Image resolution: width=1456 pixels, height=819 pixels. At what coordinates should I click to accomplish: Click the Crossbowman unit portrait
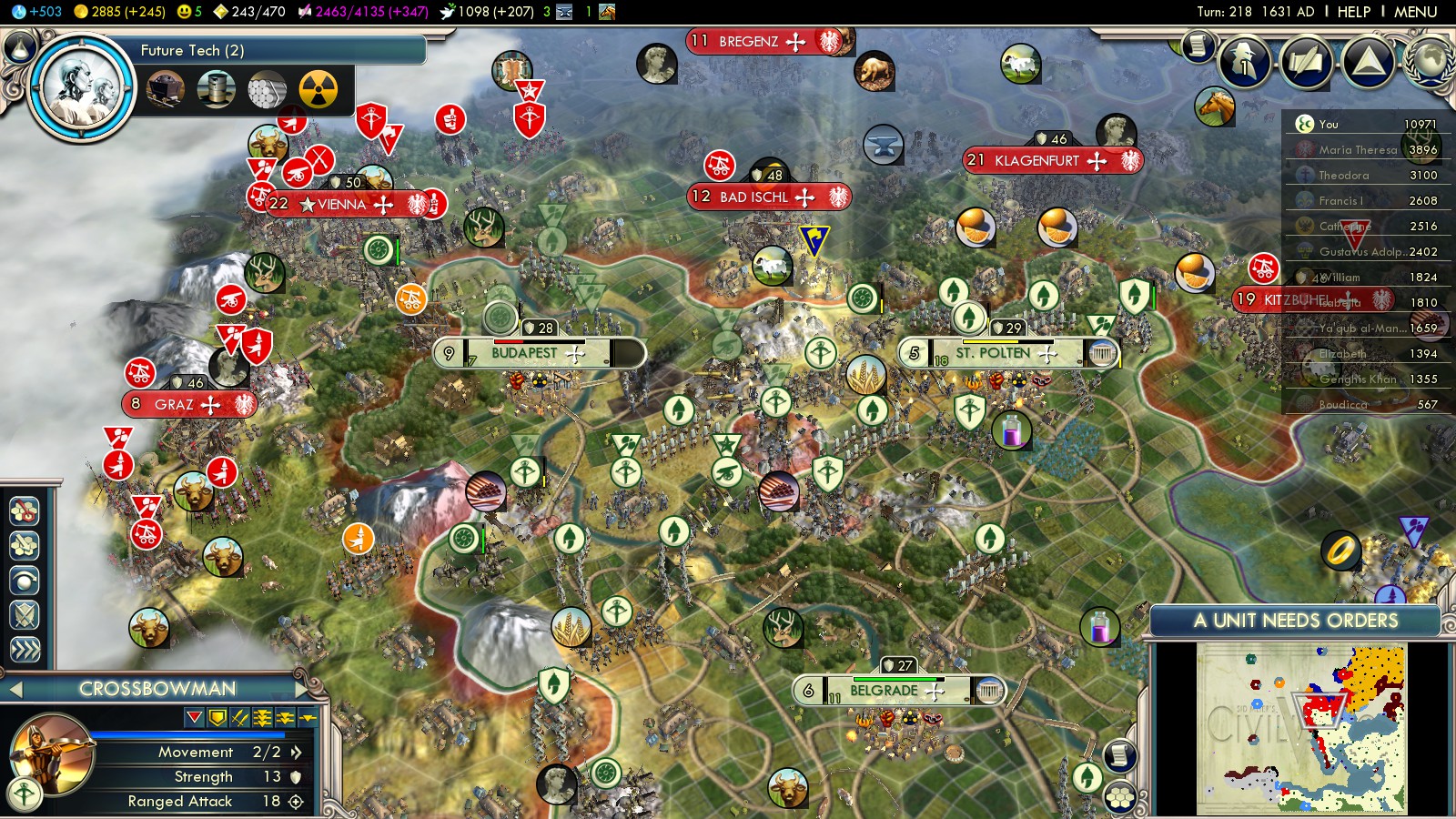[52, 753]
